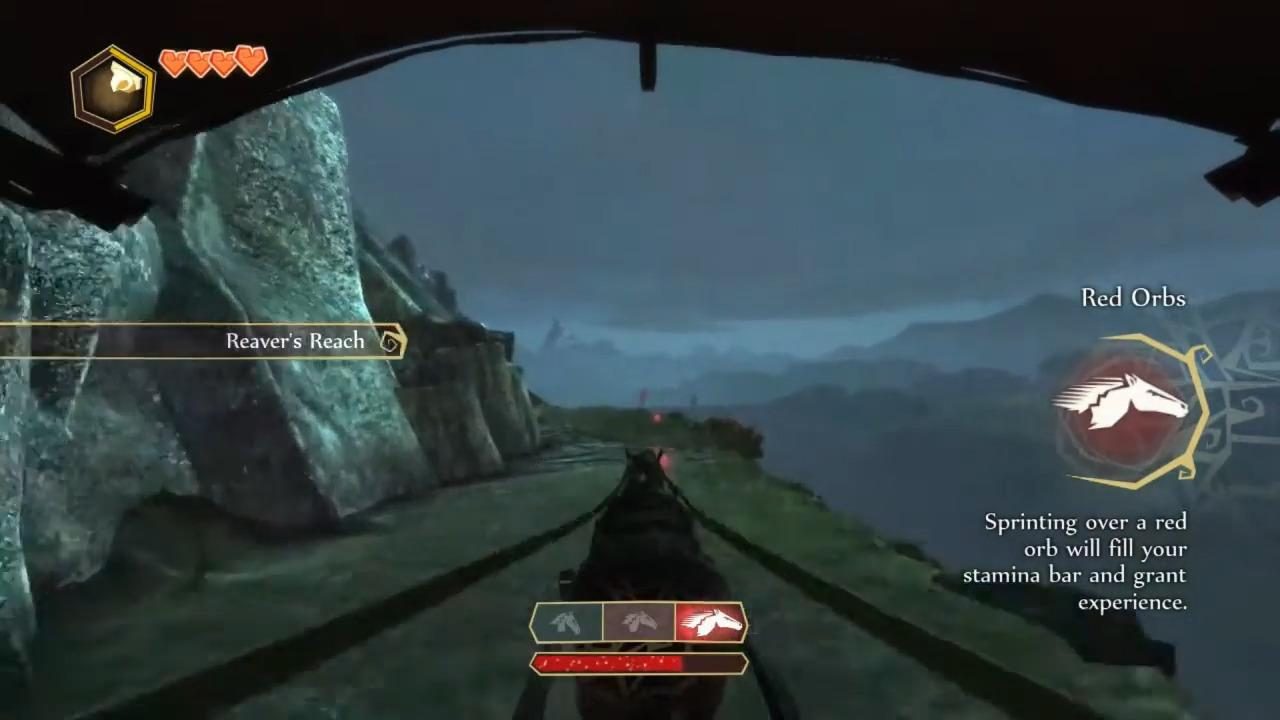The height and width of the screenshot is (720, 1280).
Task: Click the gold emblem at end of Reaver's Reach banner
Action: [390, 341]
